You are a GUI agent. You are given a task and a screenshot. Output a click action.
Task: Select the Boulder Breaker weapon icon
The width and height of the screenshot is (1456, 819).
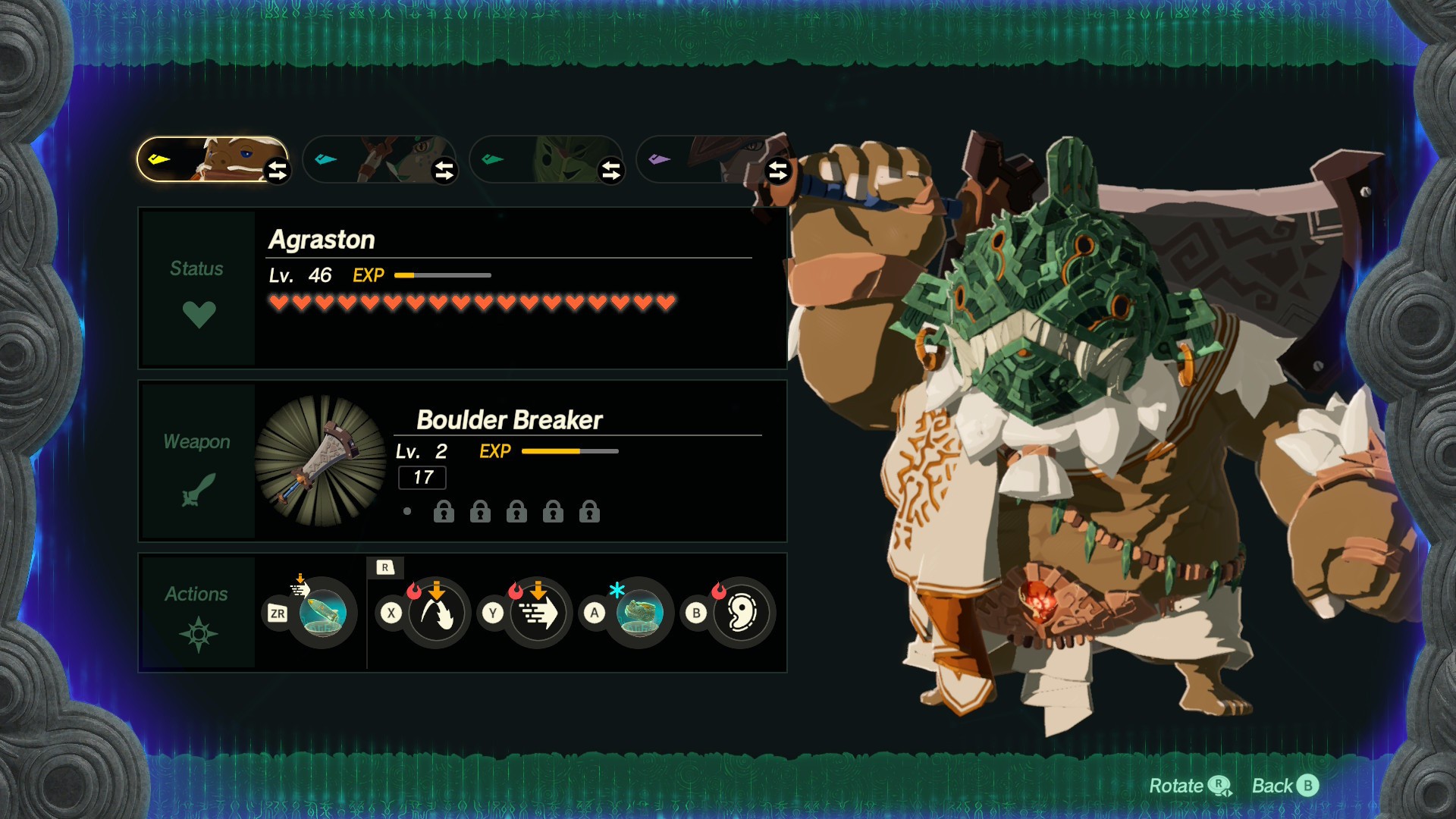pos(321,460)
